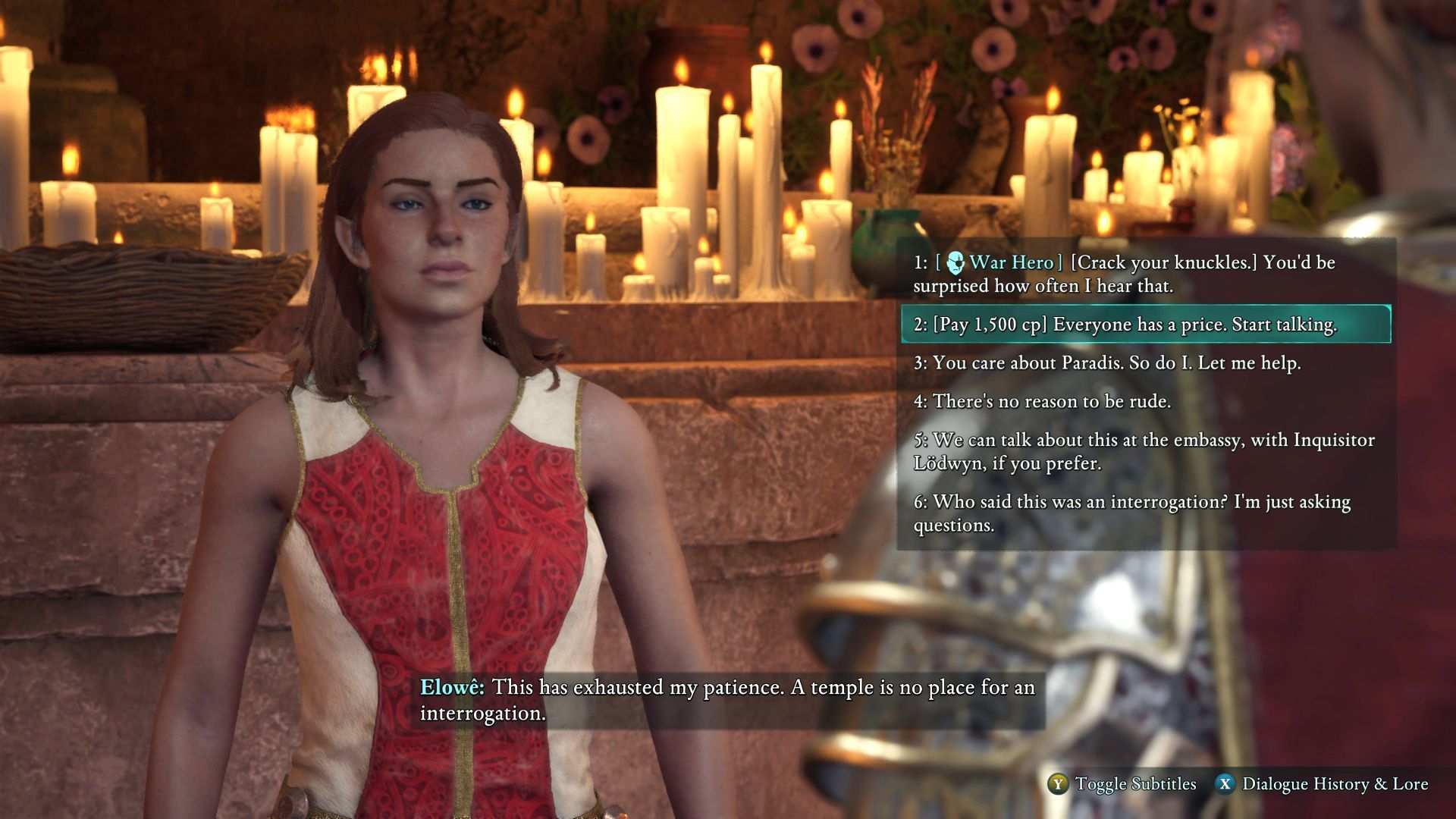Select the Pay 1,500 cp dialogue option
This screenshot has width=1456, height=819.
point(1145,325)
